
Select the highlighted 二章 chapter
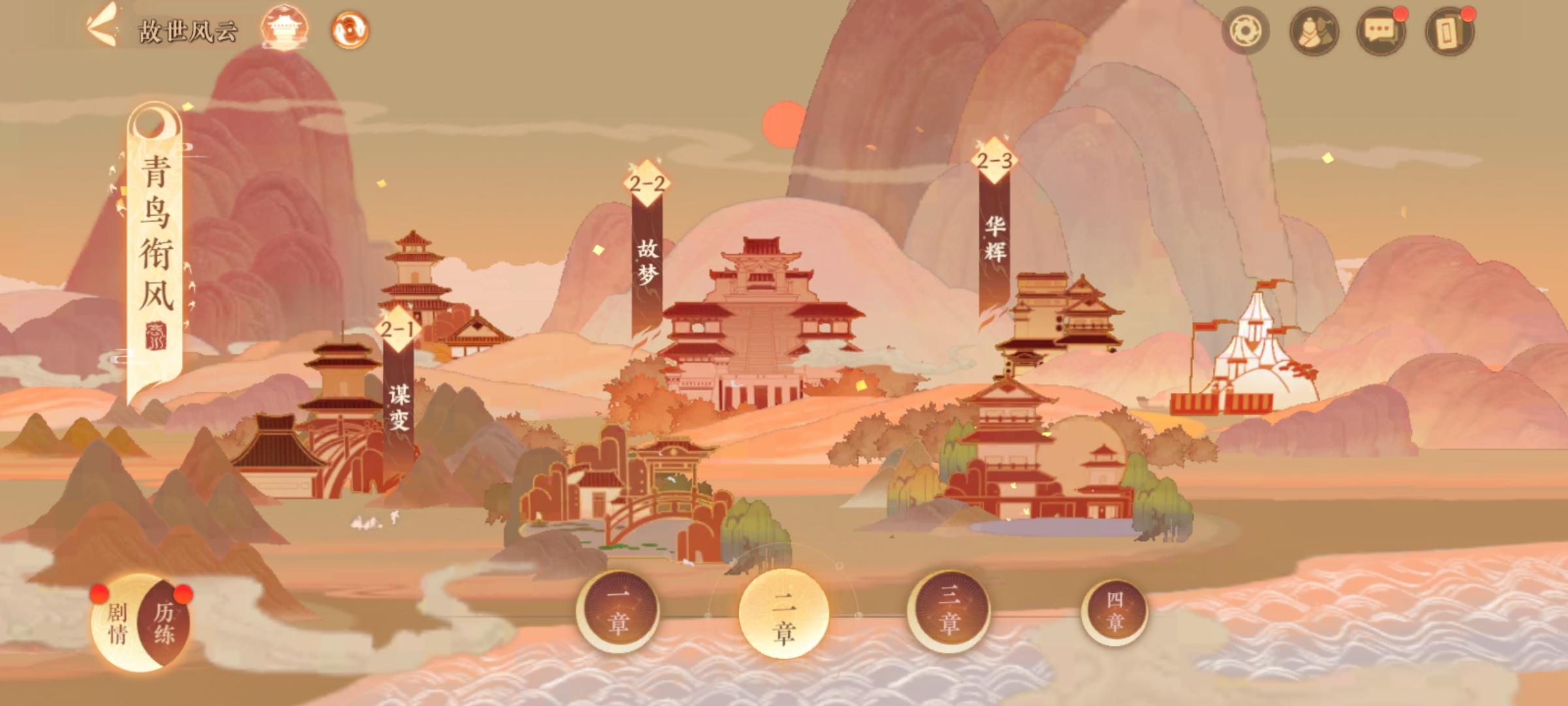click(783, 613)
